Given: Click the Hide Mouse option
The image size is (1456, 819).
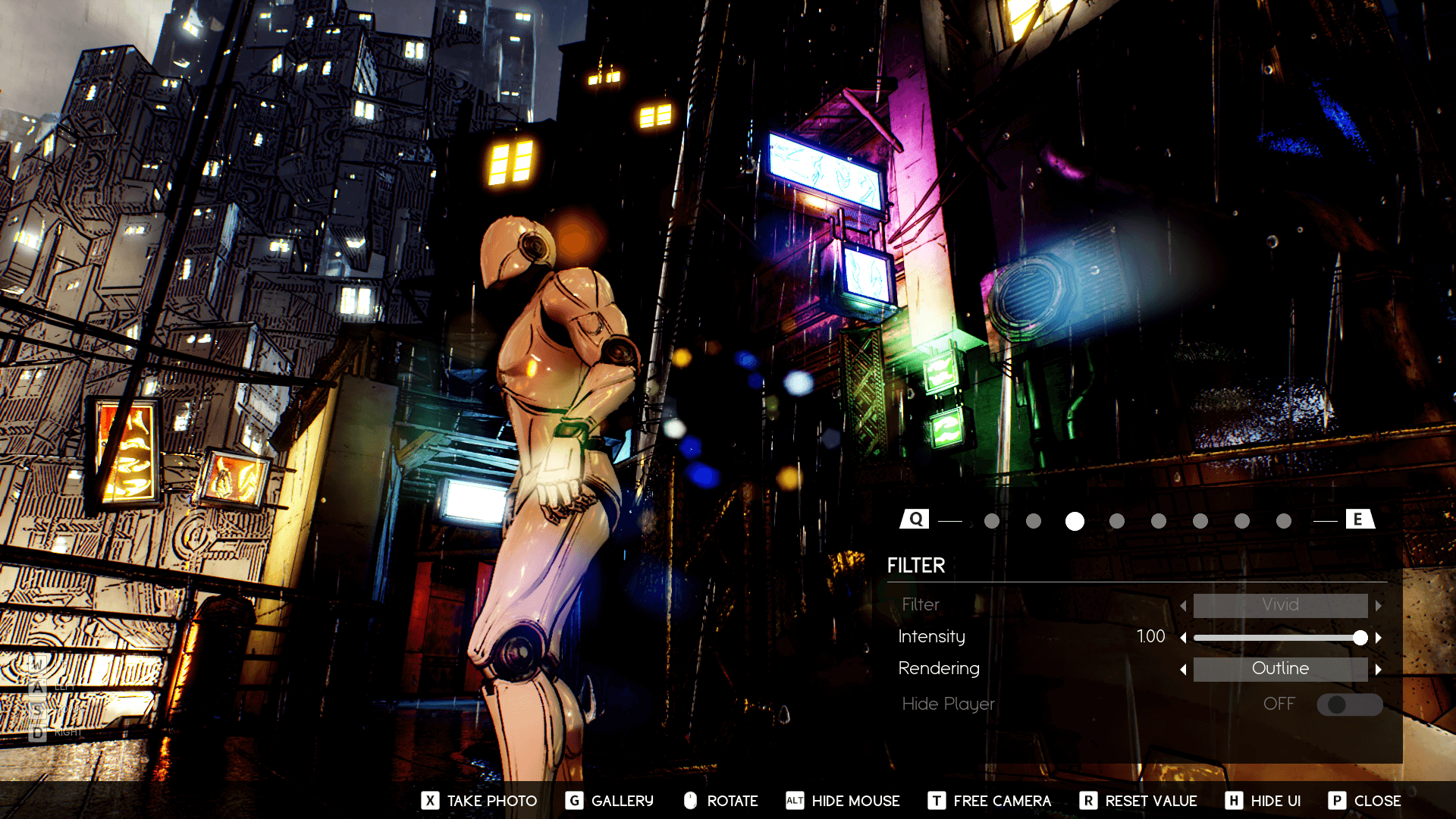Looking at the screenshot, I should 843,801.
